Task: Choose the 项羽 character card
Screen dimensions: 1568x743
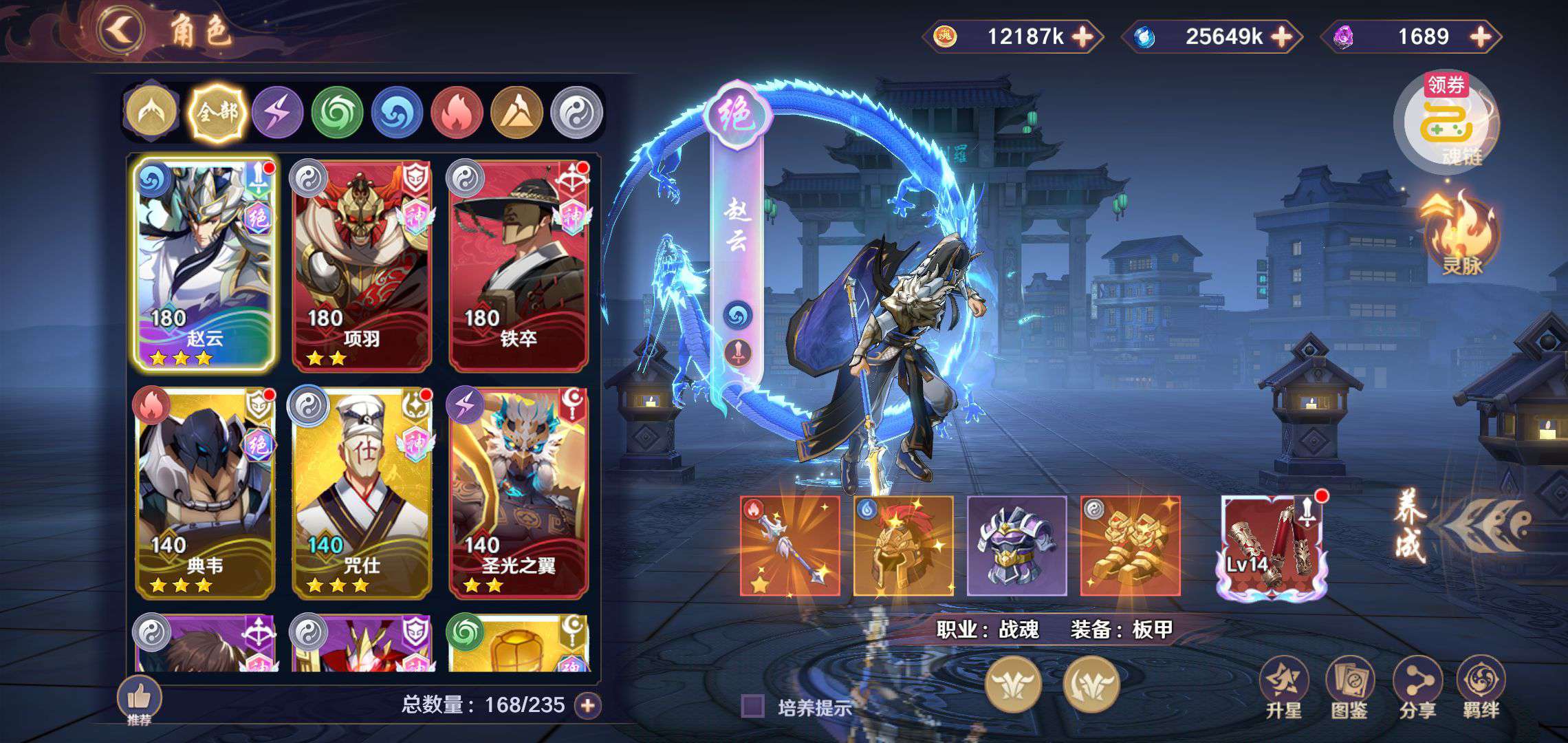Action: pyautogui.click(x=362, y=264)
